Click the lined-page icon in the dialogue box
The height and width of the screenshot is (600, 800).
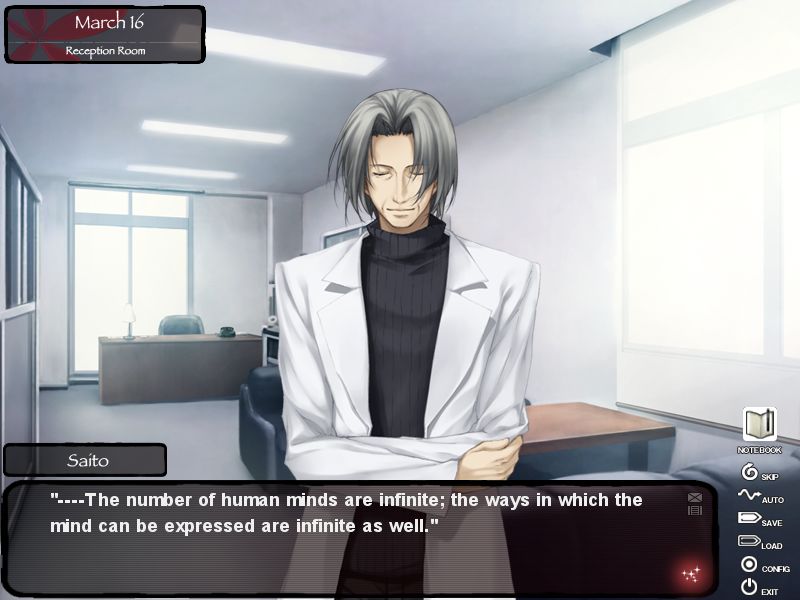click(695, 511)
